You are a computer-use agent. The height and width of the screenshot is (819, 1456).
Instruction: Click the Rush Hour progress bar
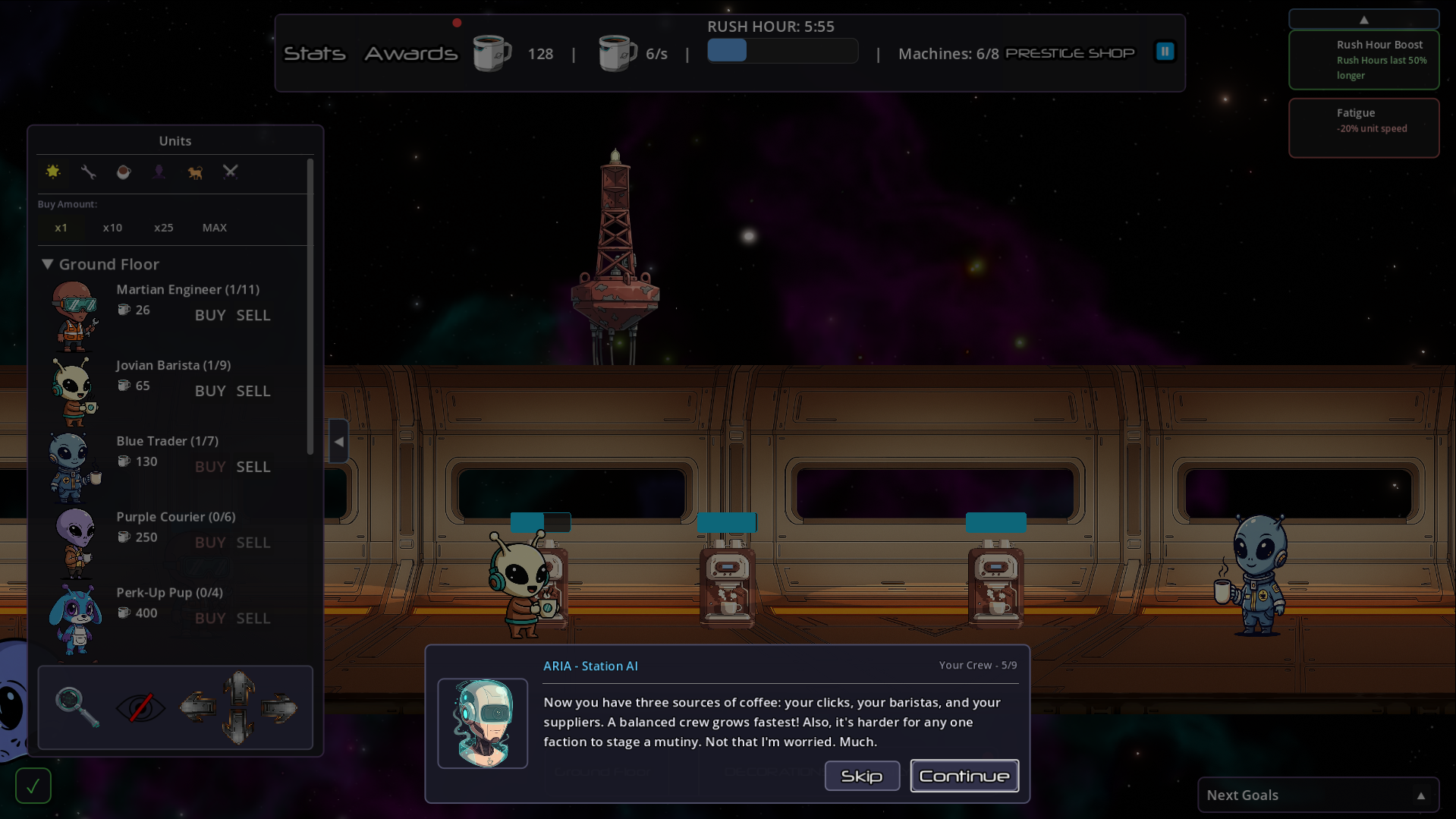[x=782, y=51]
